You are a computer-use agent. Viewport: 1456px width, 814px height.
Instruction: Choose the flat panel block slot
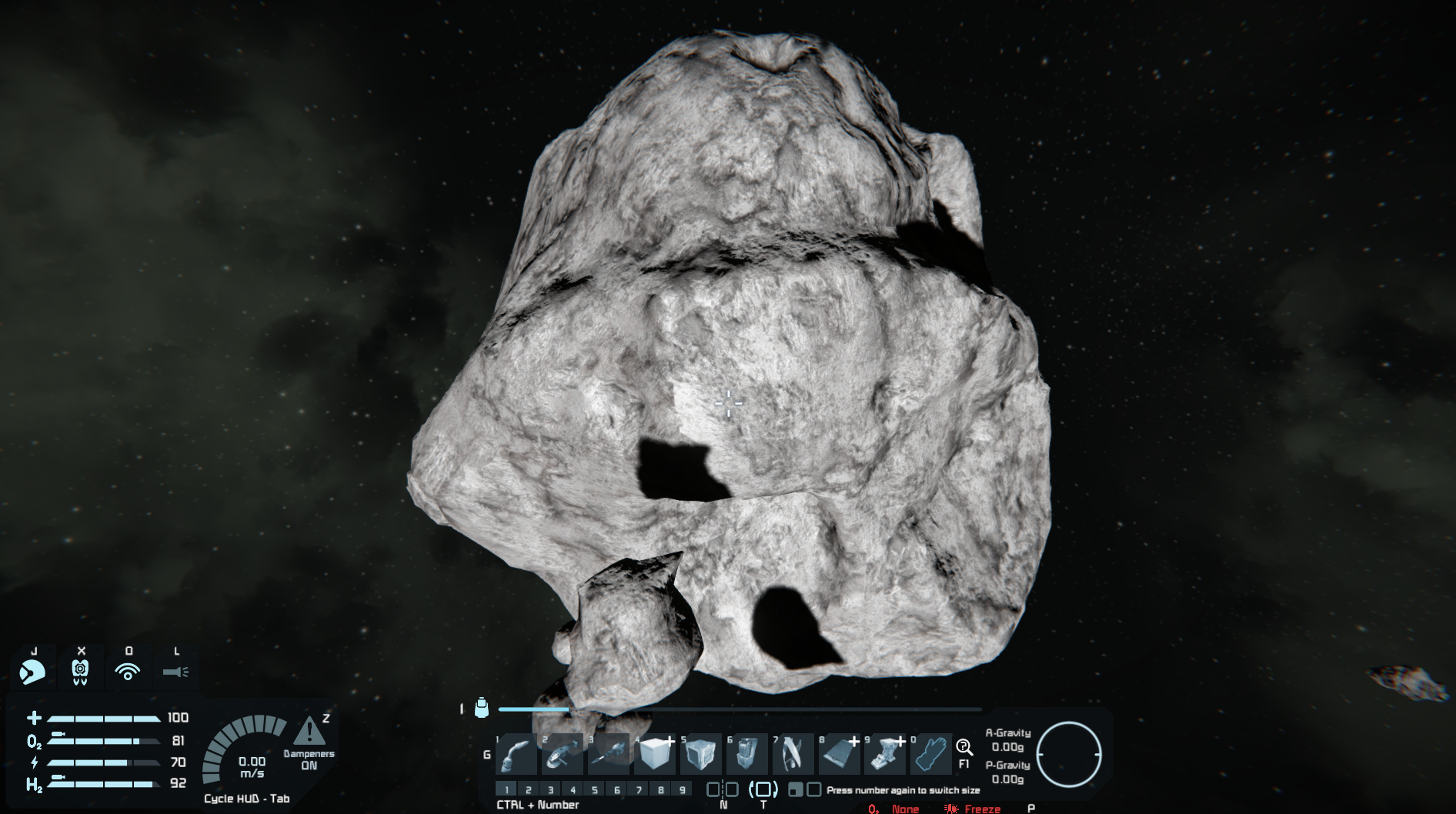pos(839,754)
